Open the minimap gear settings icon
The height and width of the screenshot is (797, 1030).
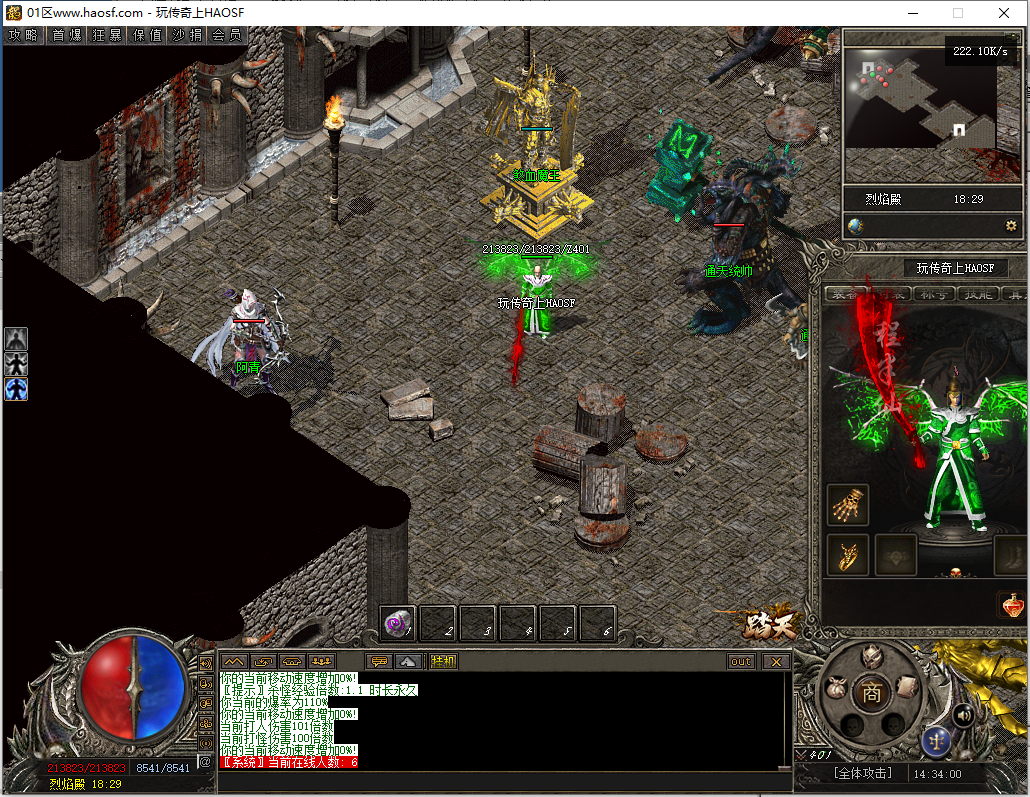[1011, 226]
